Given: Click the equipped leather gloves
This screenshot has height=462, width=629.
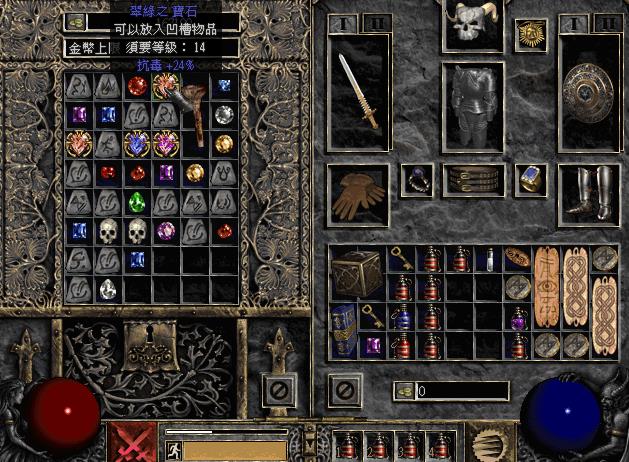Looking at the screenshot, I should [x=357, y=195].
